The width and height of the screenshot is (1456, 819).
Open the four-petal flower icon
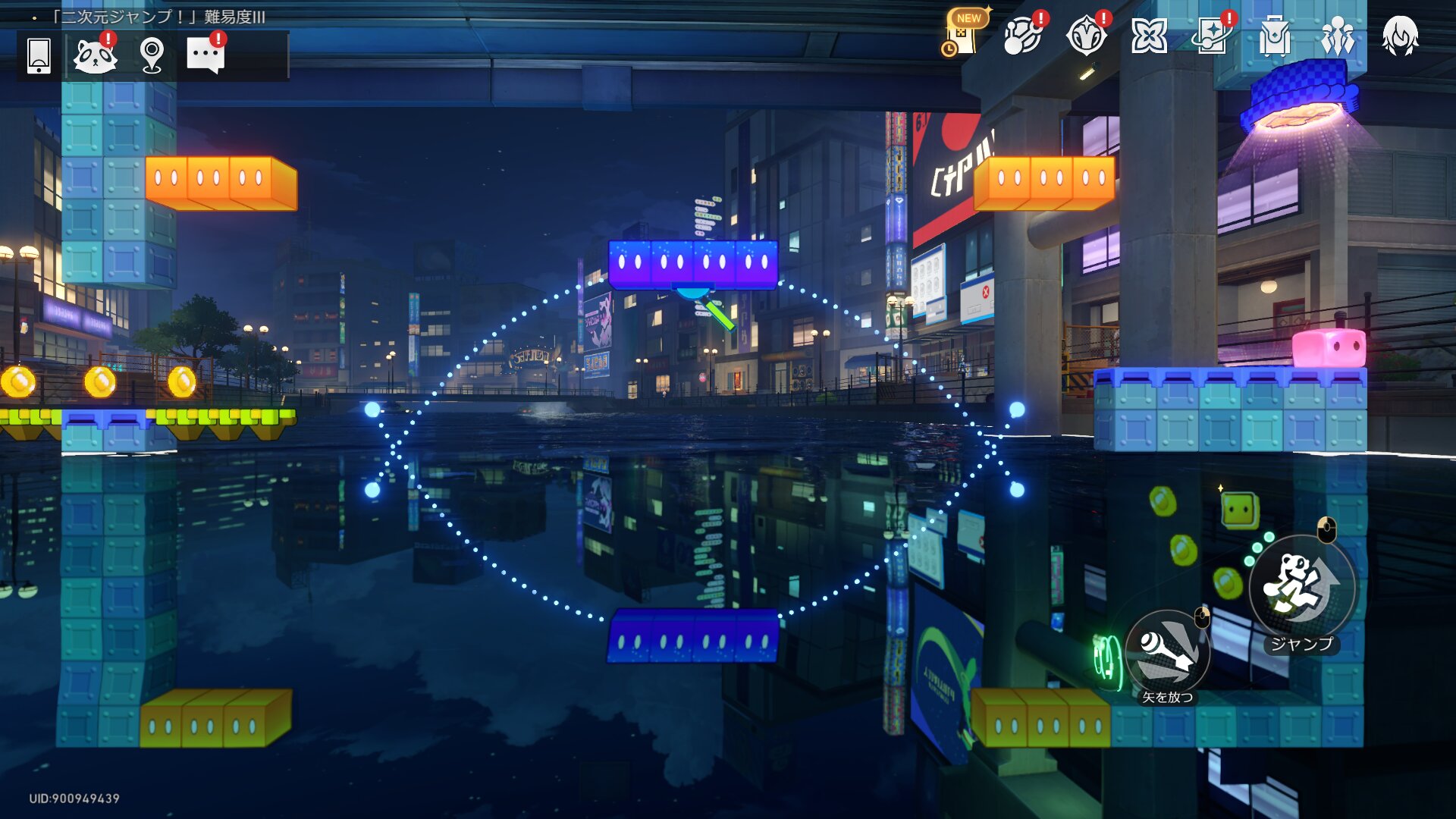(x=1149, y=36)
